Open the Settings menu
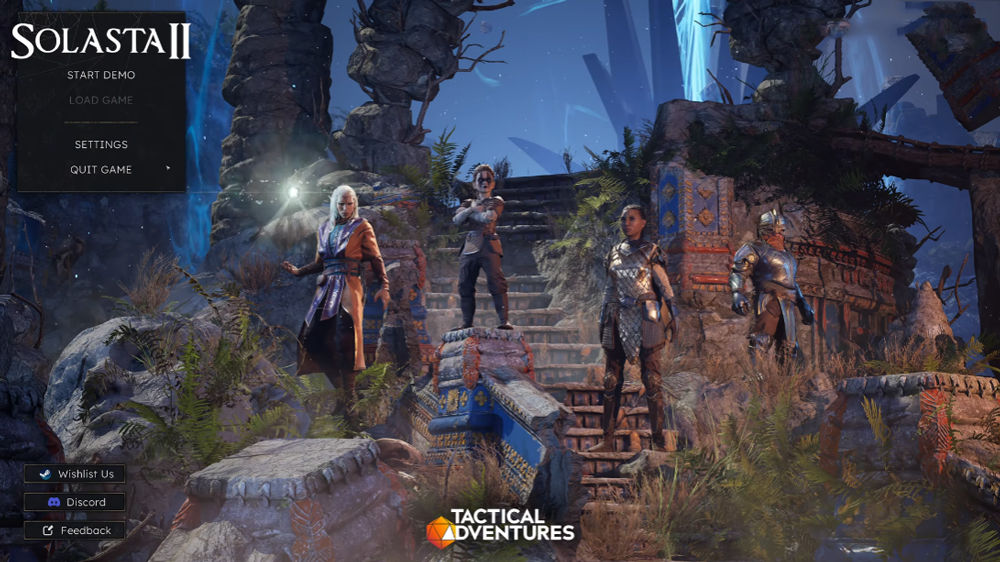Screen dimensions: 1000x562 pyautogui.click(x=101, y=145)
